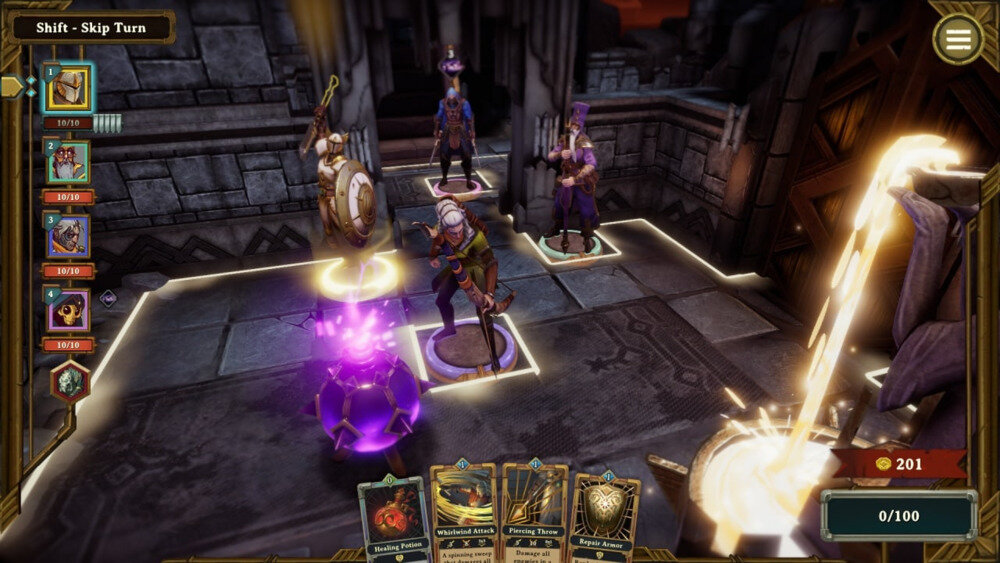Choose the white-haired elf hero portrait
Viewport: 1000px width, 563px height.
coord(67,236)
